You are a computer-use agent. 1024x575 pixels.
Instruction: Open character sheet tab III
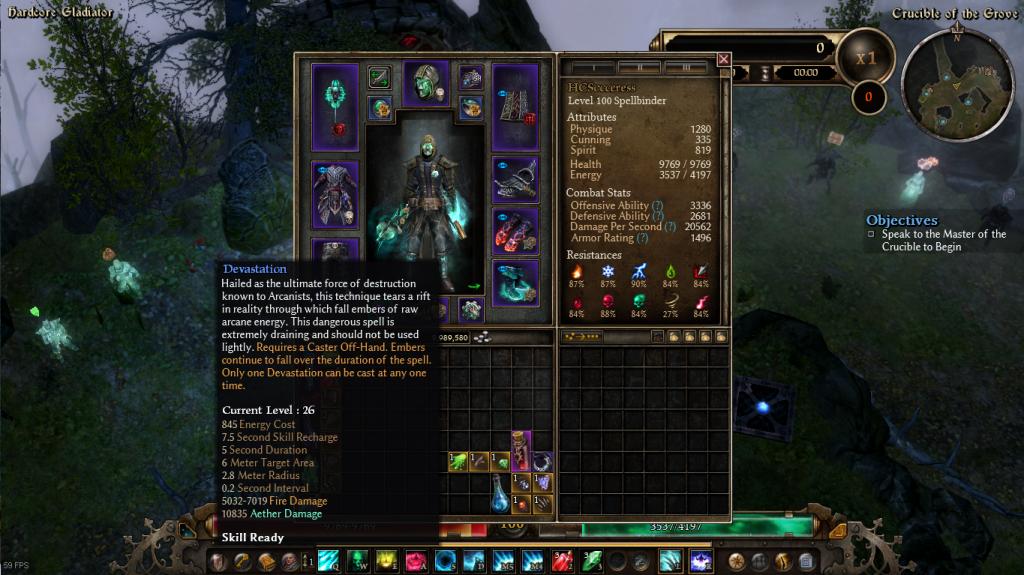685,68
